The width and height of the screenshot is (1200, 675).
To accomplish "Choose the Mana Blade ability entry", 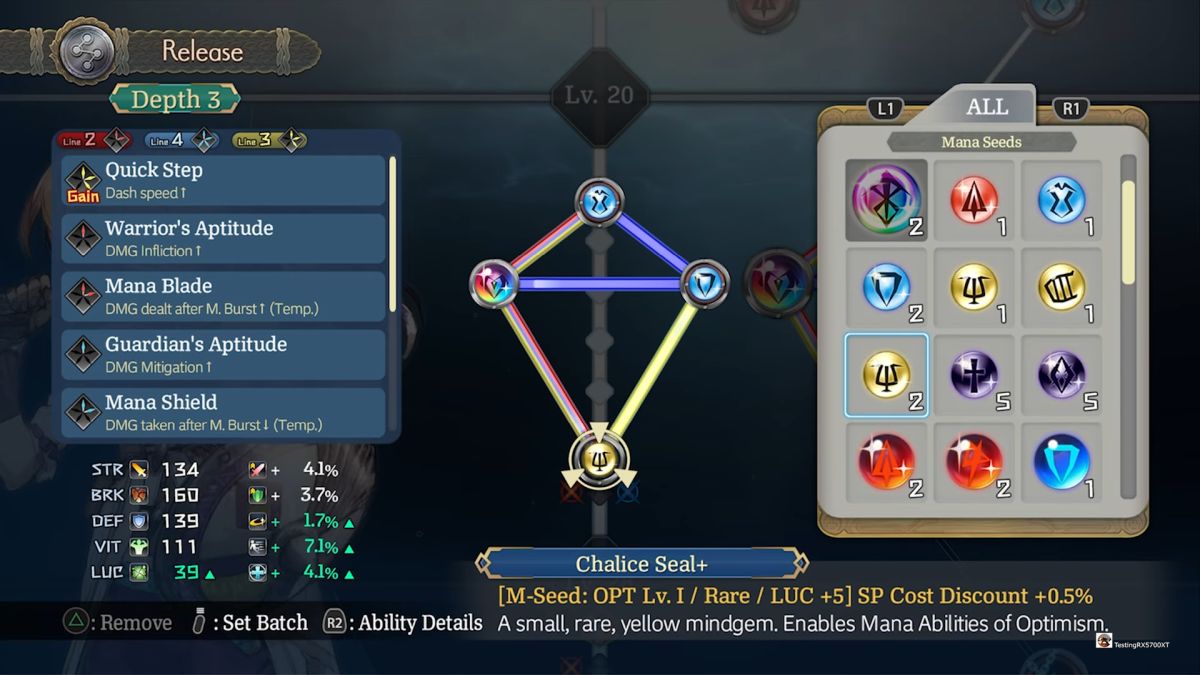I will click(x=224, y=296).
